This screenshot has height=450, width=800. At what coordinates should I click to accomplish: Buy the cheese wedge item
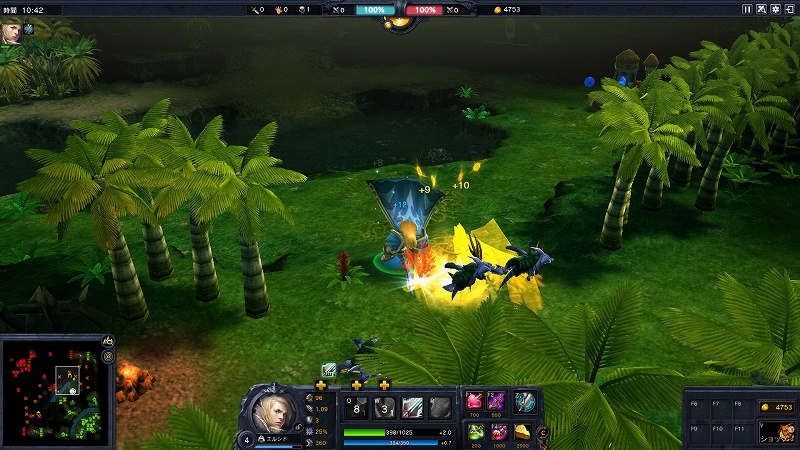[x=523, y=431]
